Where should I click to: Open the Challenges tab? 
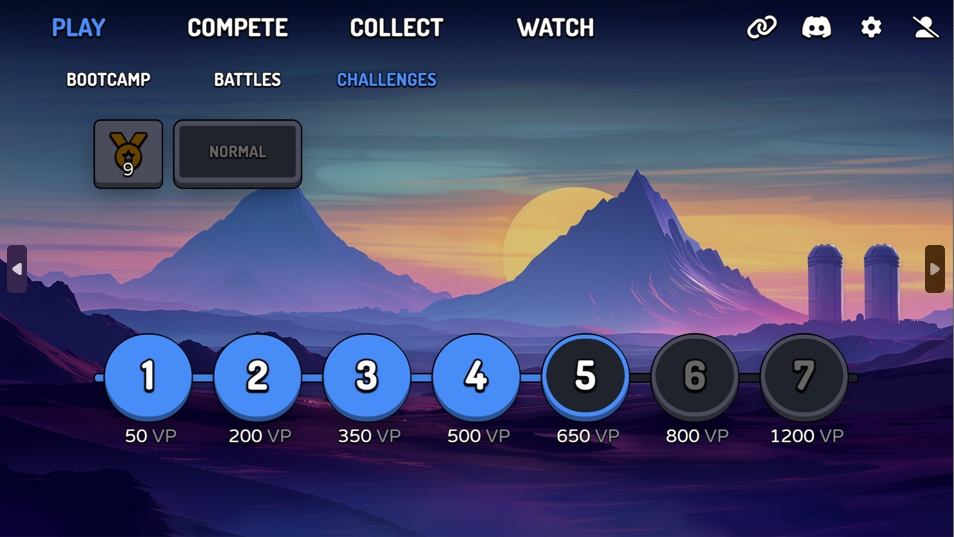[386, 80]
